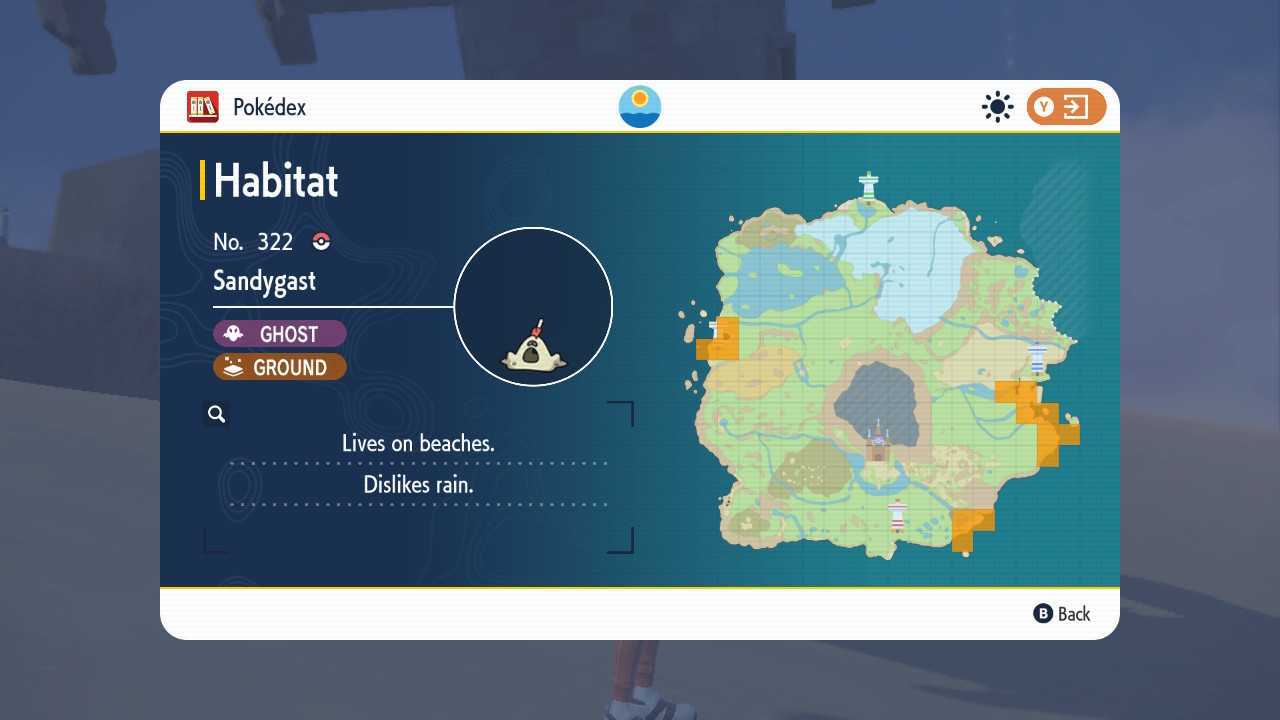The height and width of the screenshot is (720, 1280).
Task: Click the beach weather emblem at the top center
Action: tap(639, 107)
